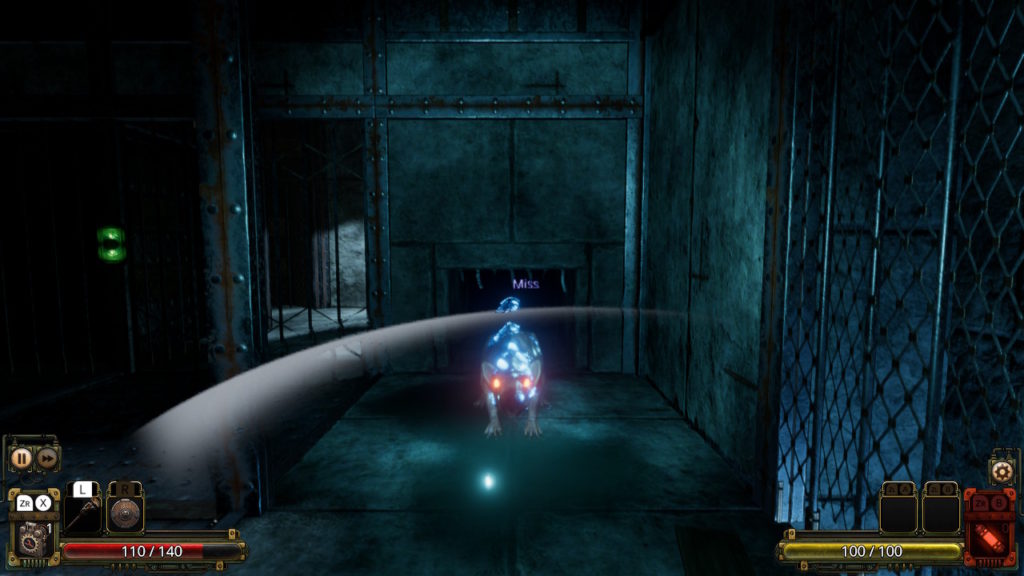Pause the game with the pause button
This screenshot has width=1024, height=576.
coord(21,458)
